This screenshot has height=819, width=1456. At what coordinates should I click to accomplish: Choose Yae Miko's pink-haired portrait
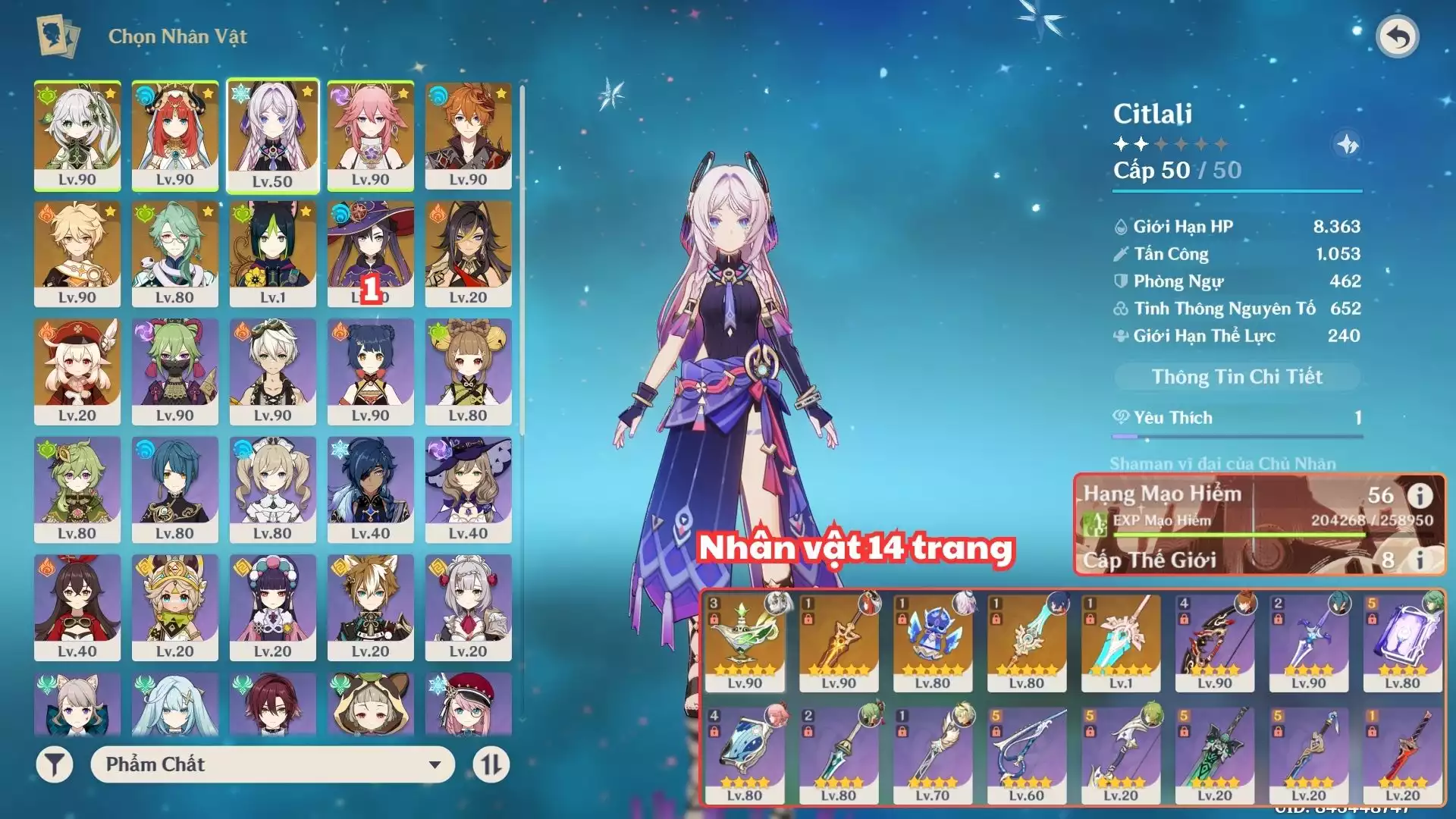coord(370,135)
